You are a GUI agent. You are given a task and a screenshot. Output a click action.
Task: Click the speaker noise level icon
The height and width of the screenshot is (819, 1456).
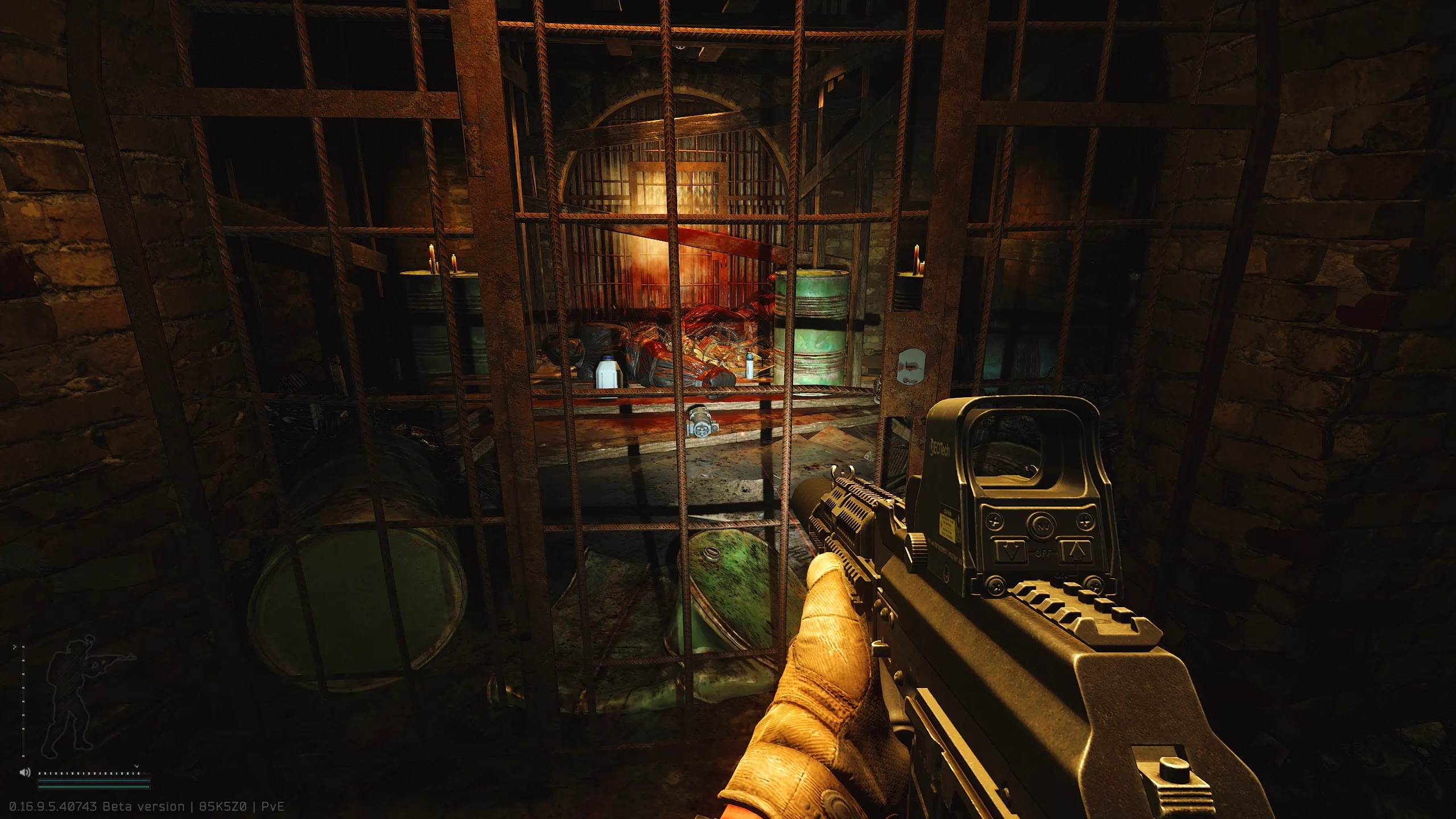pos(24,772)
